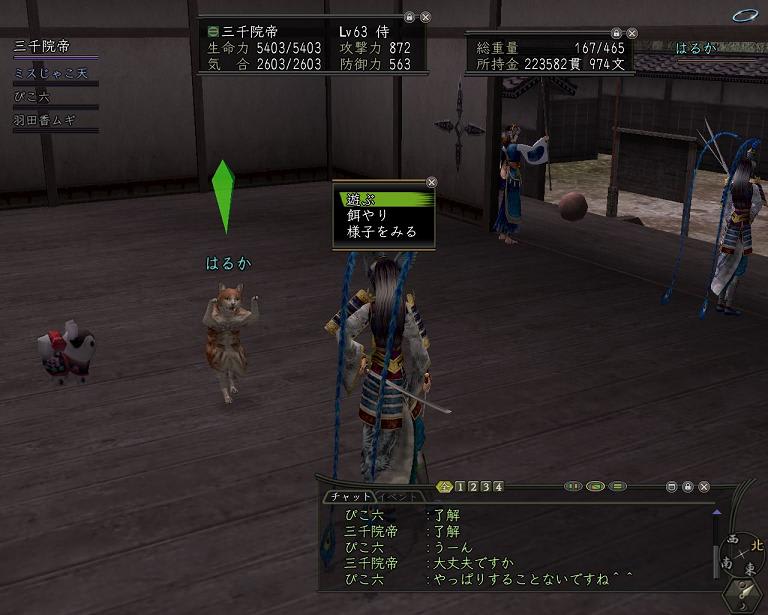Select party member 羽田香ムギ
This screenshot has height=615, width=768.
pos(43,121)
